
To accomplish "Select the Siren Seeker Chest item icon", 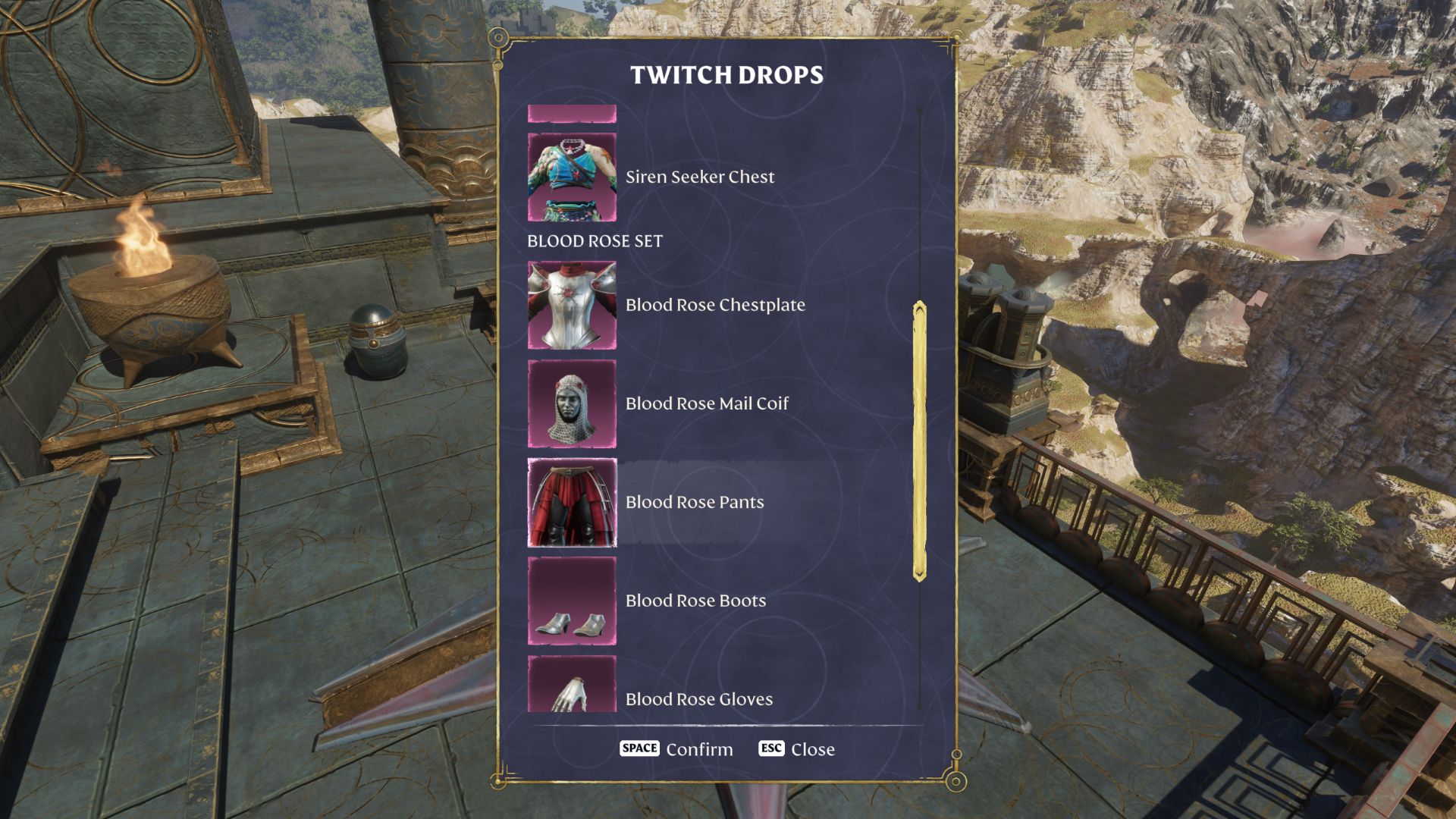I will (573, 177).
